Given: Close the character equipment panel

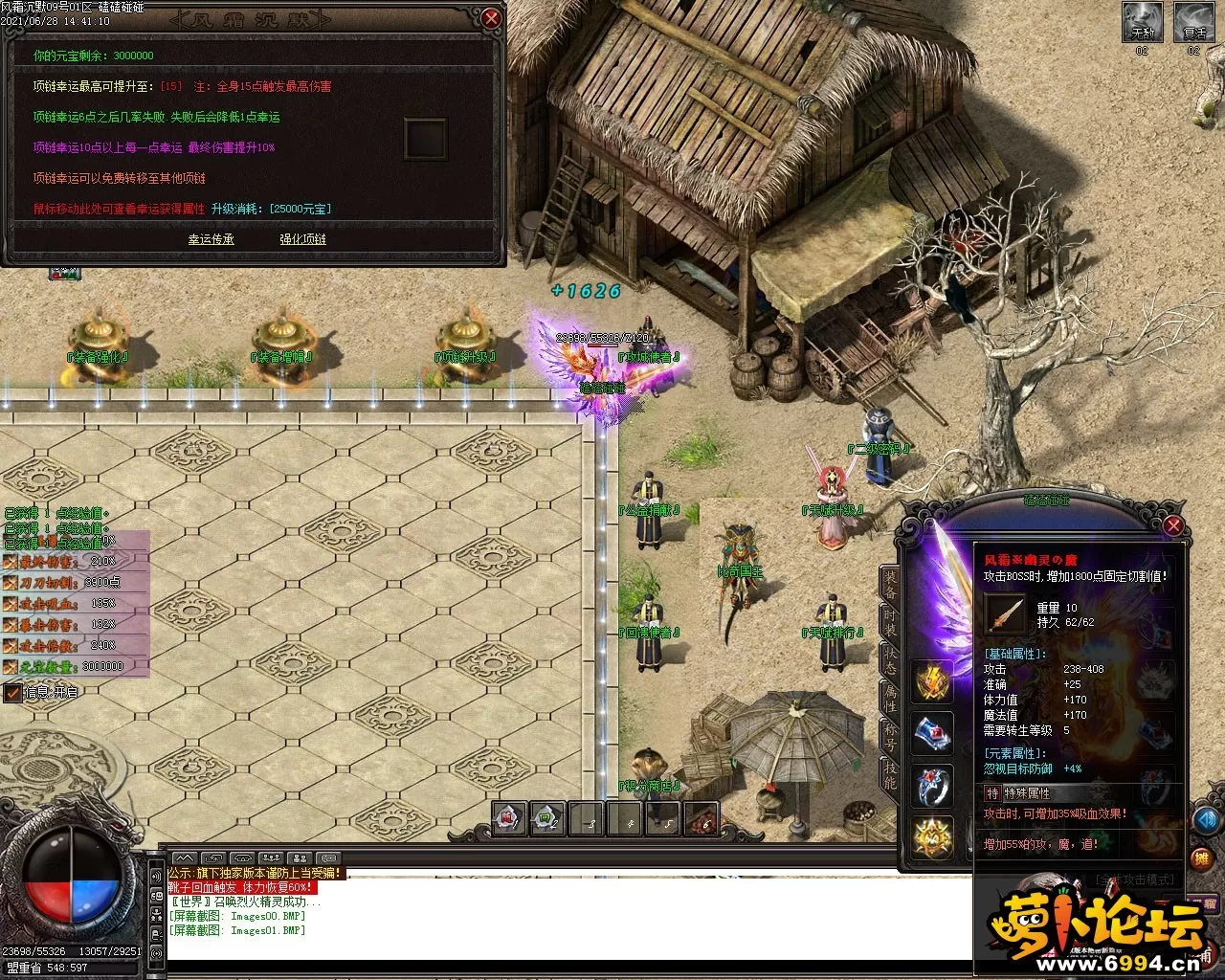Looking at the screenshot, I should coord(1173,524).
